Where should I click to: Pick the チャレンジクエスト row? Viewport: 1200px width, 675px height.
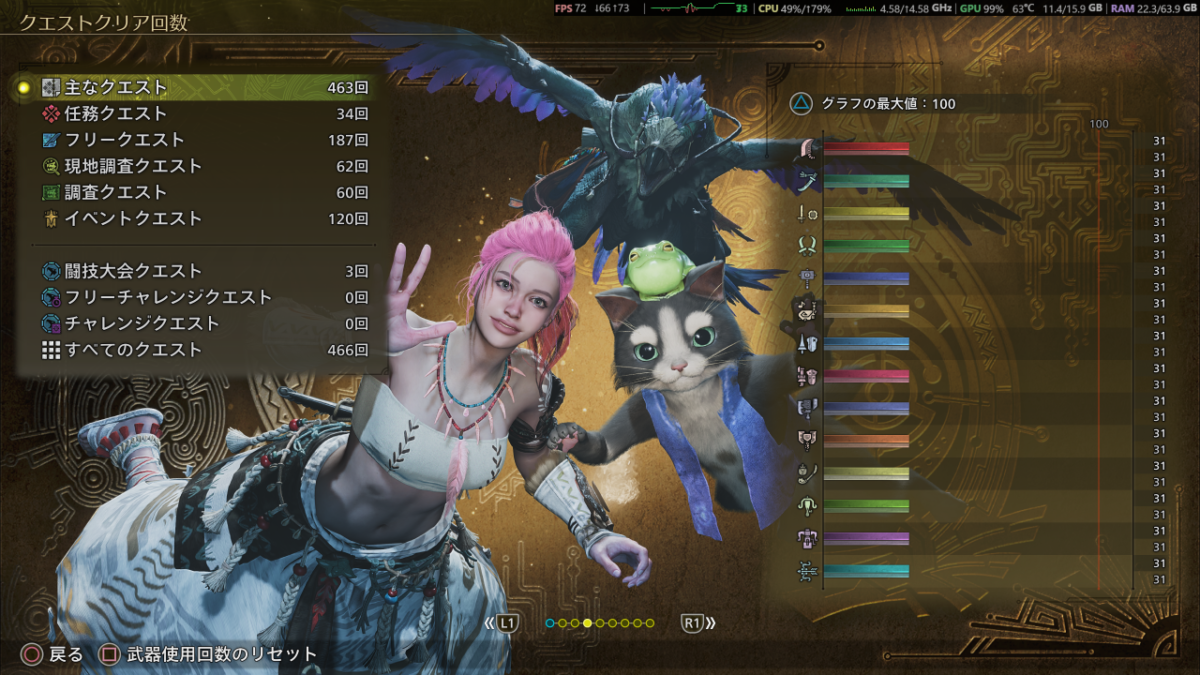coord(200,323)
